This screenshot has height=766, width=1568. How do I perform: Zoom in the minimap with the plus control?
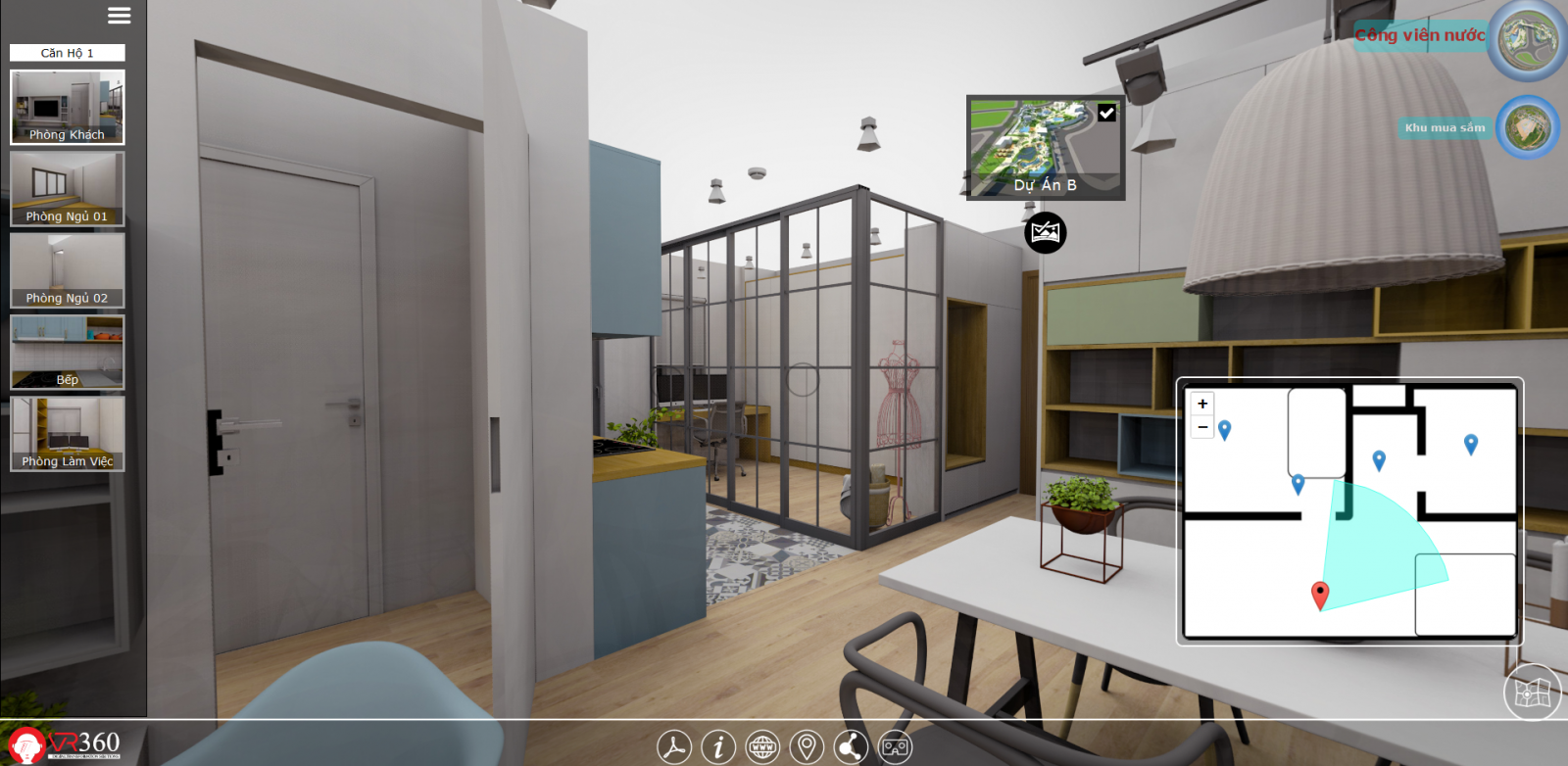pyautogui.click(x=1201, y=404)
